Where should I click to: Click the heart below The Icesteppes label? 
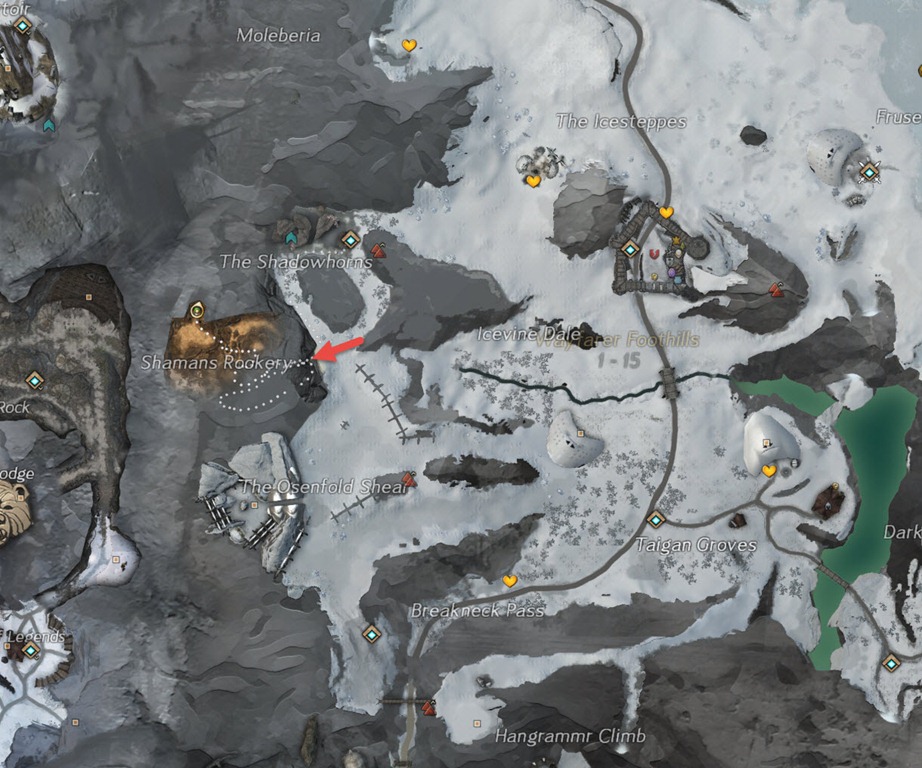[x=533, y=181]
